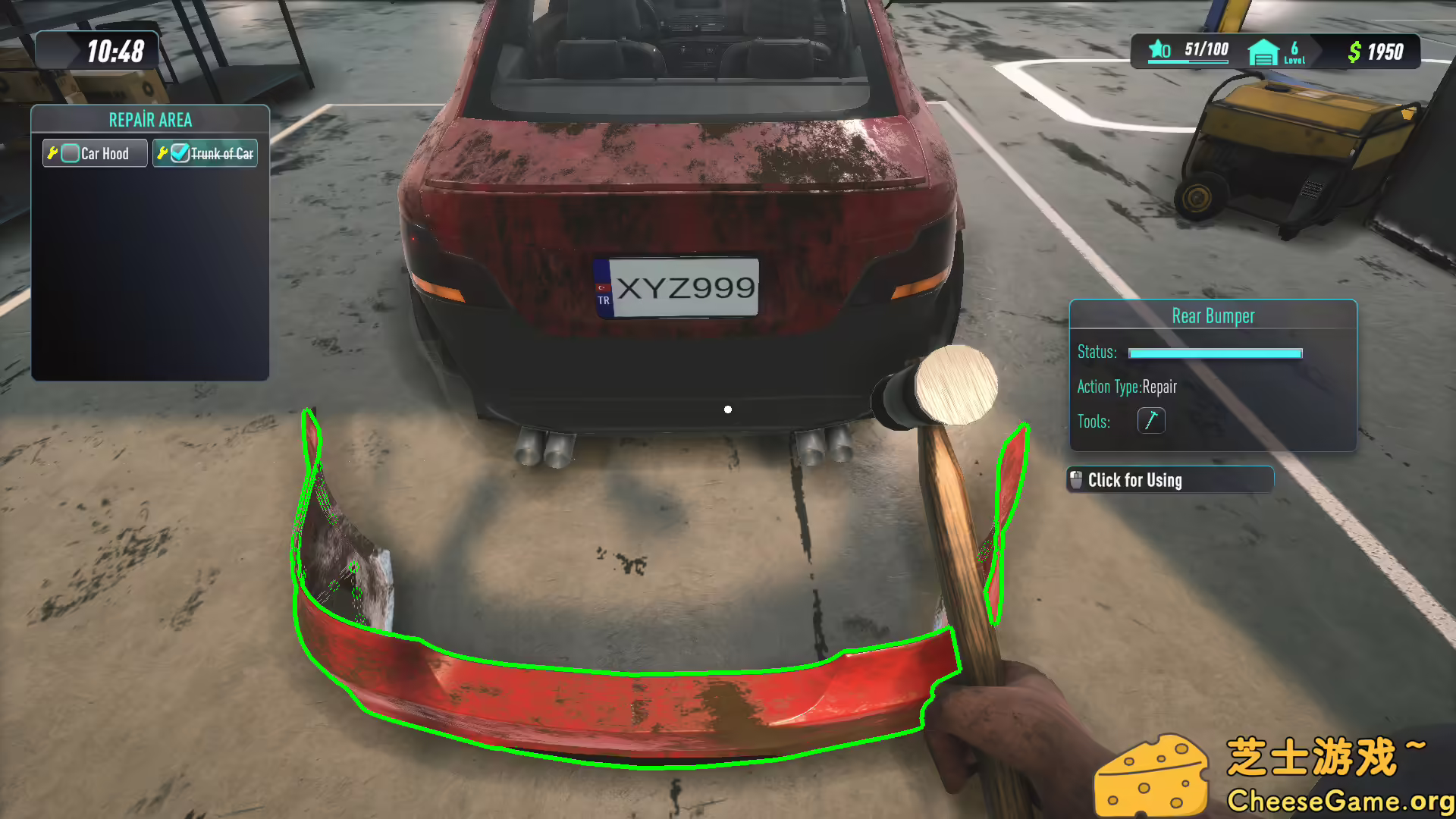Click the Car Hood task button
The image size is (1456, 819).
(94, 152)
